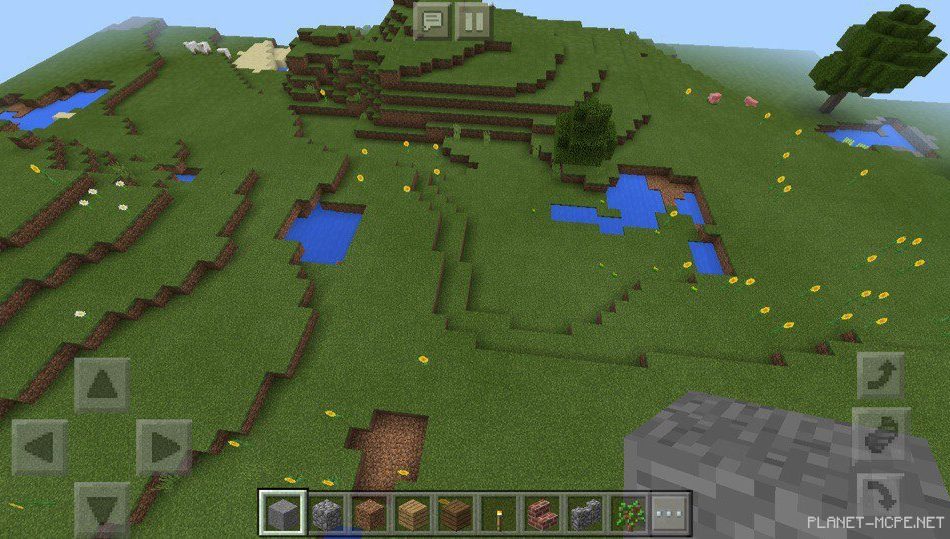Viewport: 950px width, 539px height.
Task: Tap the move backward arrow
Action: pos(102,508)
